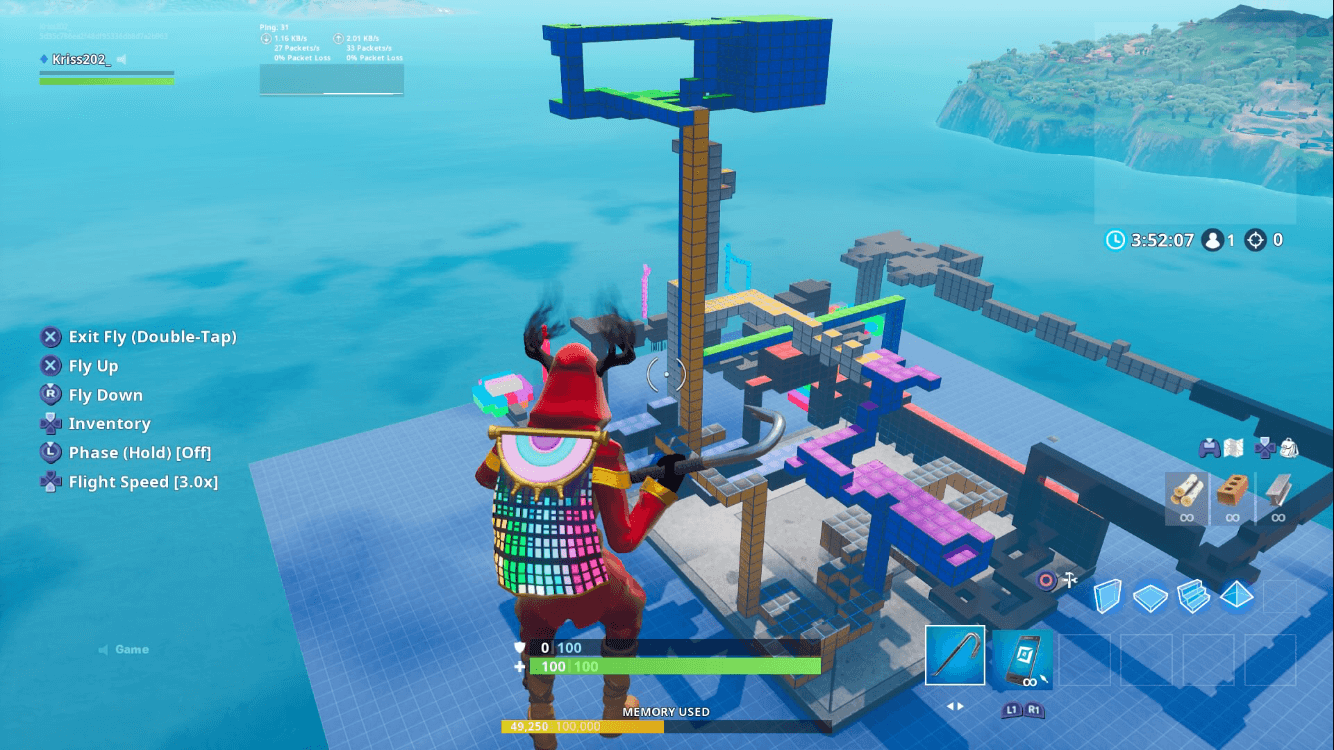Screen dimensions: 1334x750
Task: Select the stairs build piece icon
Action: pos(1196,594)
